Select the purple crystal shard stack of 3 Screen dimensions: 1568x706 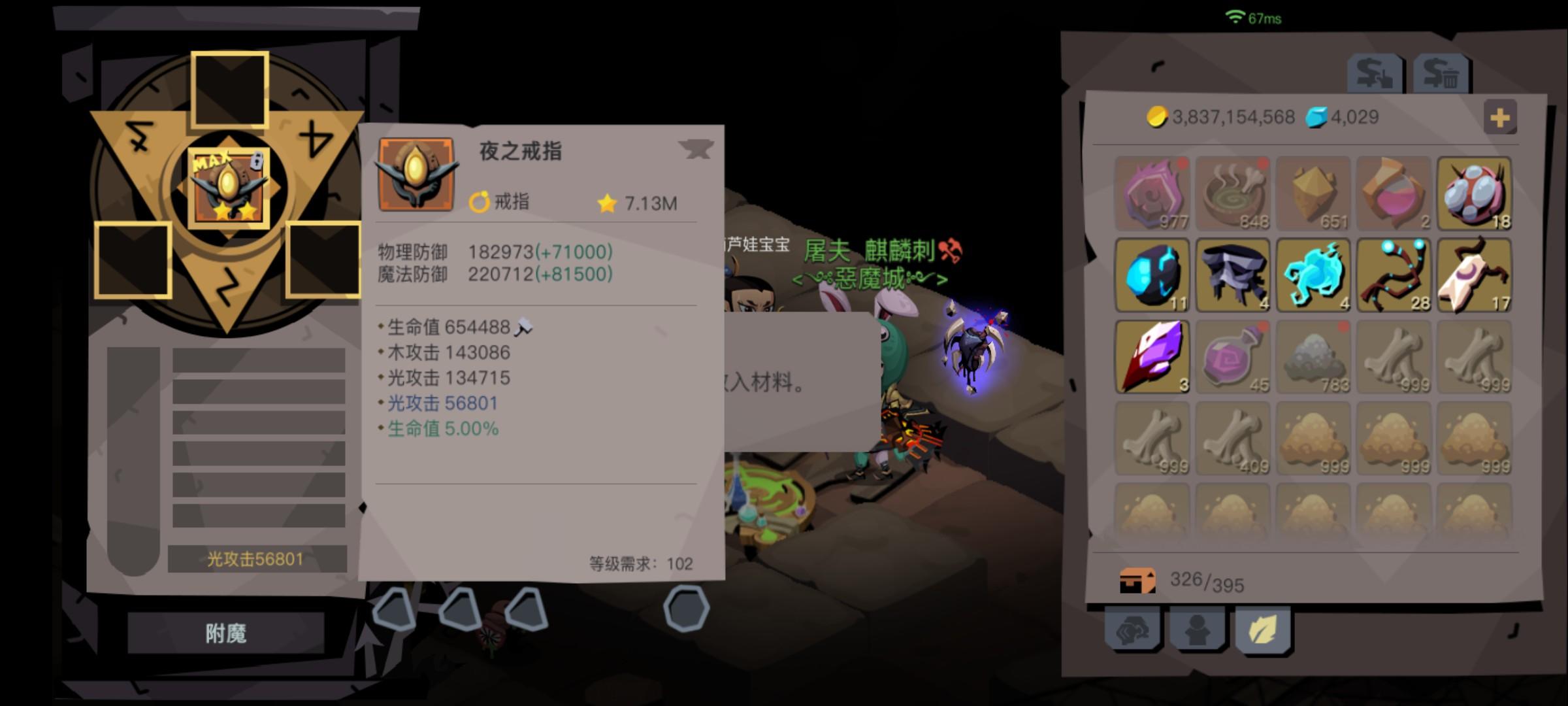coord(1151,356)
